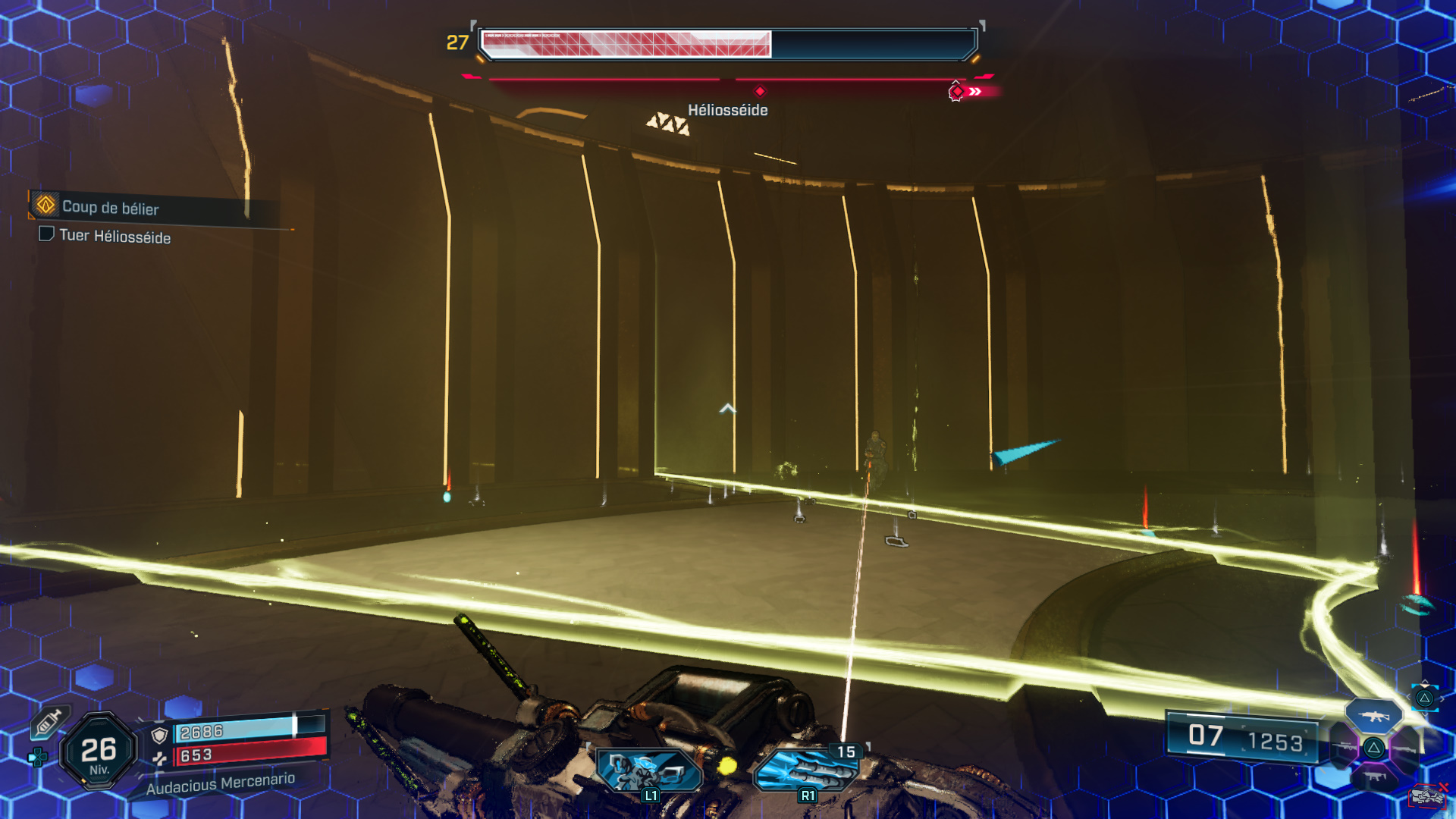The image size is (1456, 819).
Task: Switch to the sniper rifle slot
Action: point(1345,748)
